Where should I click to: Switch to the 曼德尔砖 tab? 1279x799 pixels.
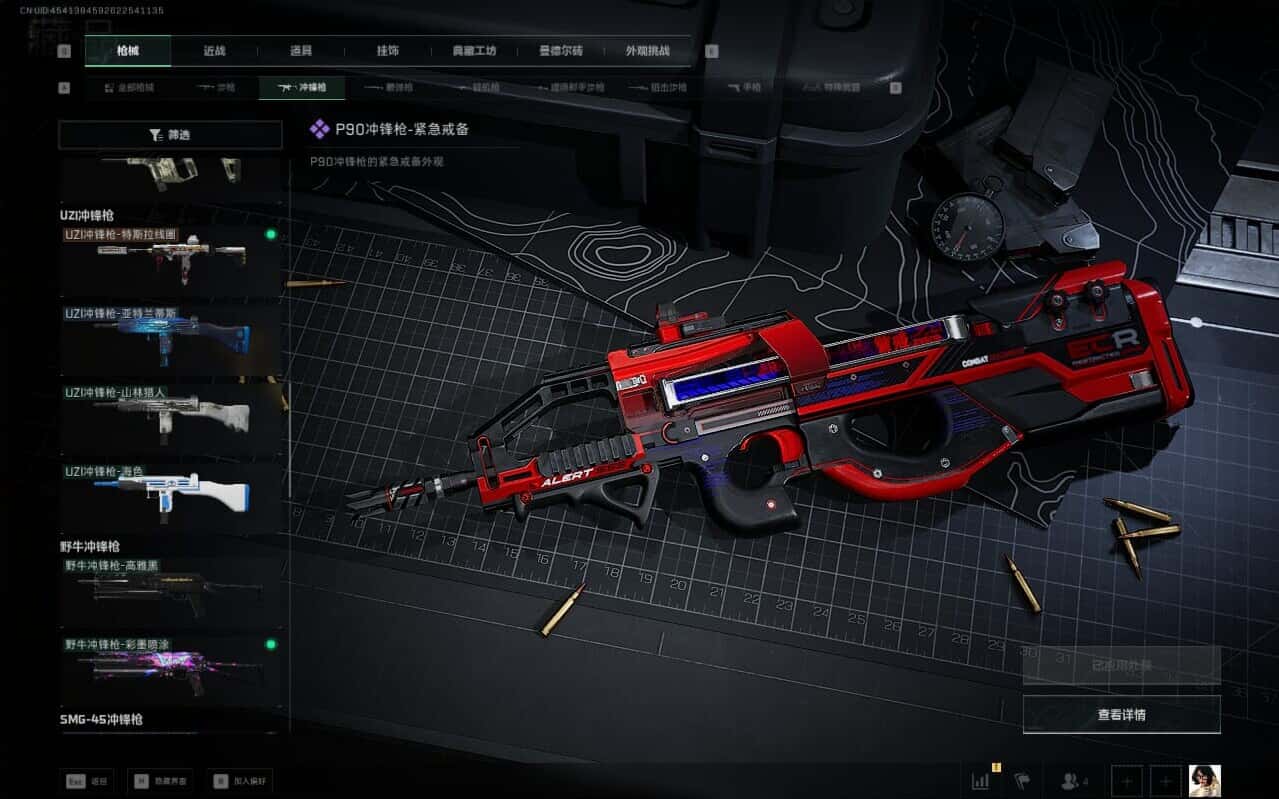561,51
